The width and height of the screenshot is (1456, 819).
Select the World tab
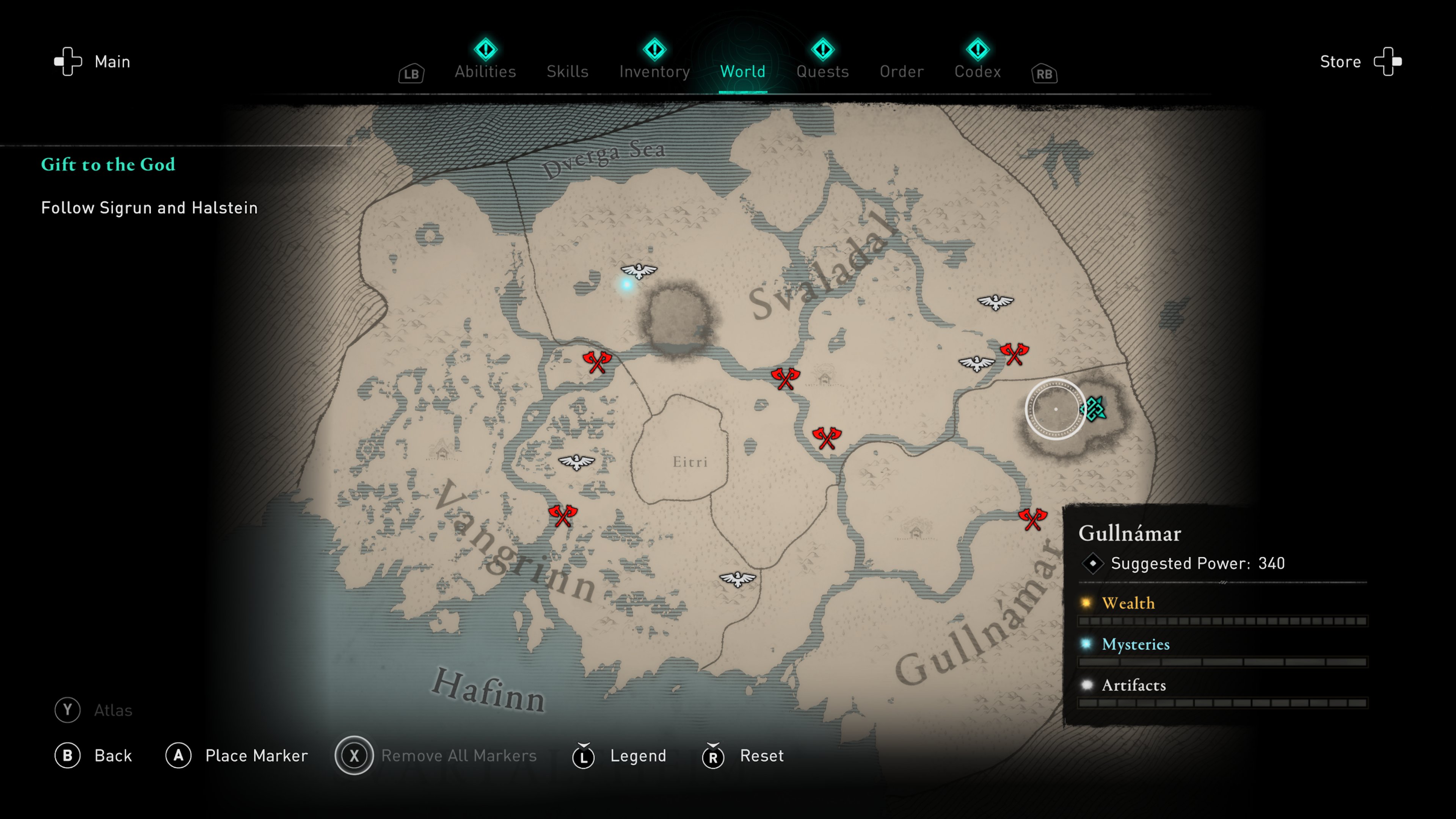[x=742, y=71]
